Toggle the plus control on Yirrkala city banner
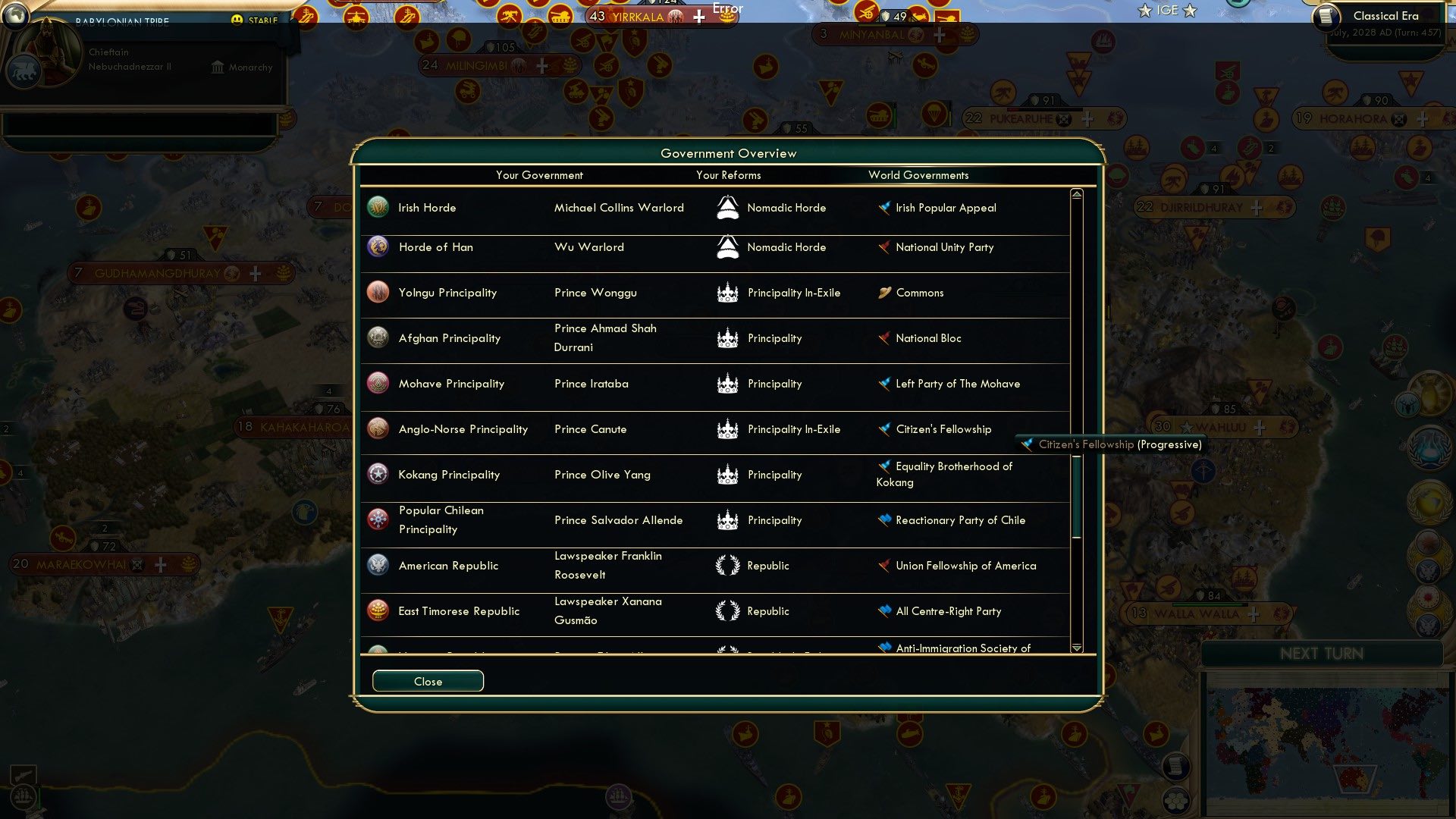 698,15
